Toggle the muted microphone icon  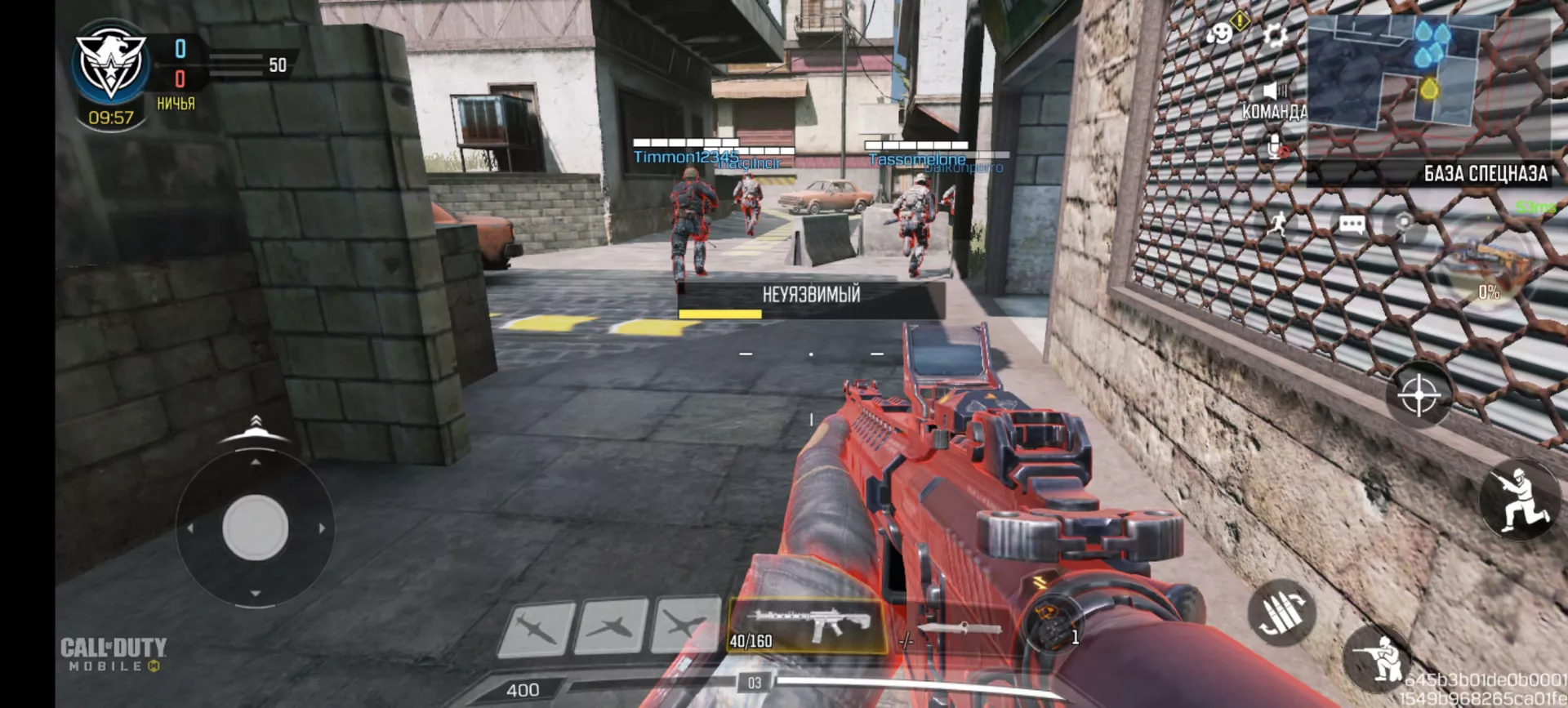tap(1276, 148)
